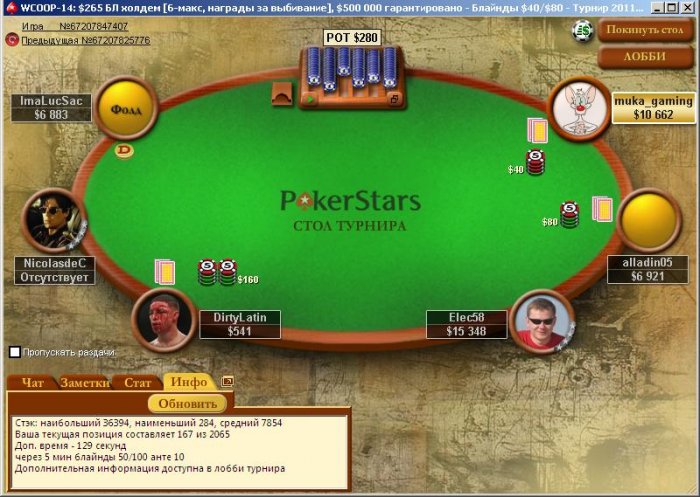This screenshot has width=700, height=497.
Task: Open DirtyLatin's player avatar
Action: click(163, 320)
